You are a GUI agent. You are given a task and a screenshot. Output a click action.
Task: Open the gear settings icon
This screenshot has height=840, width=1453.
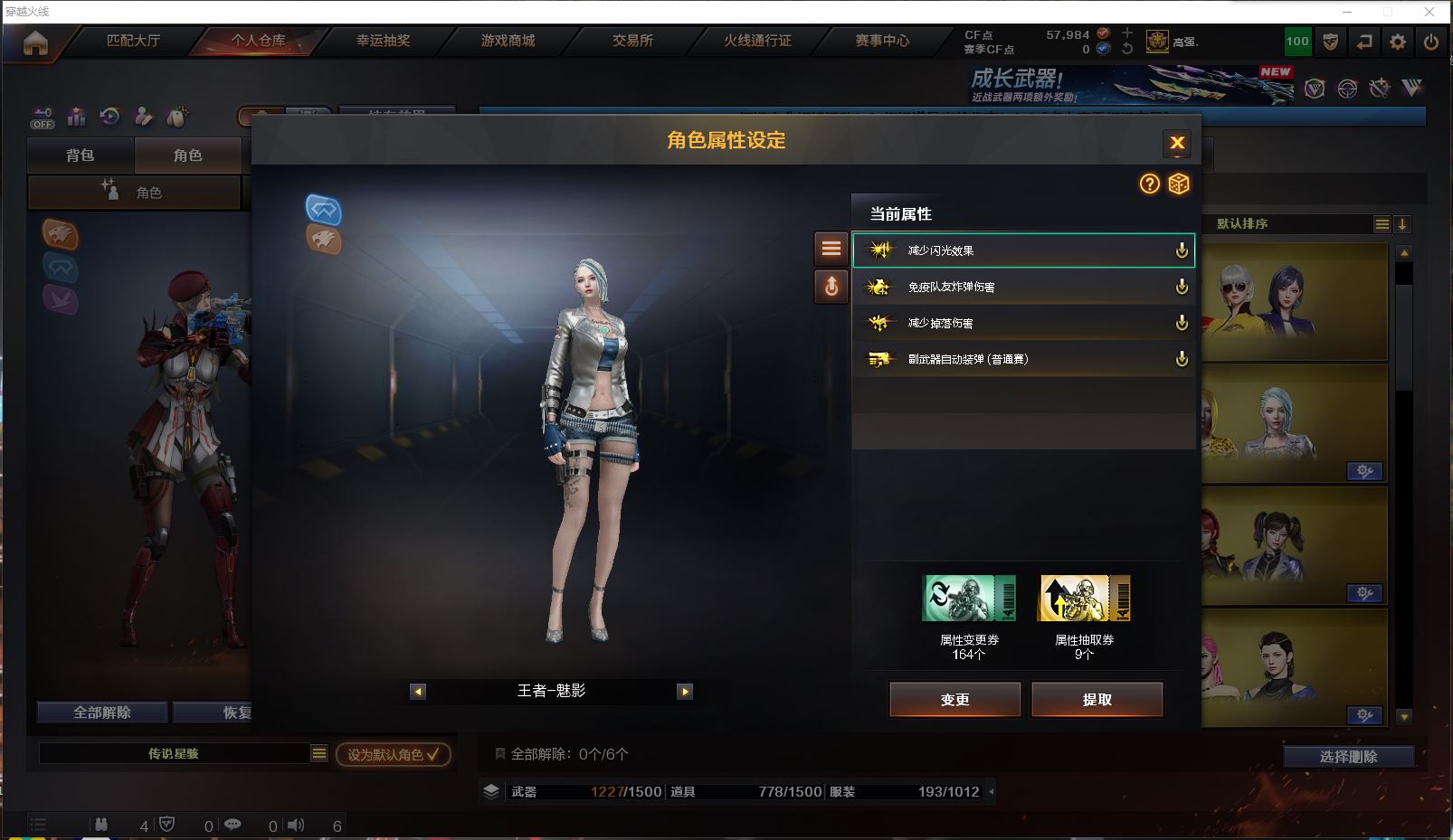[1398, 42]
